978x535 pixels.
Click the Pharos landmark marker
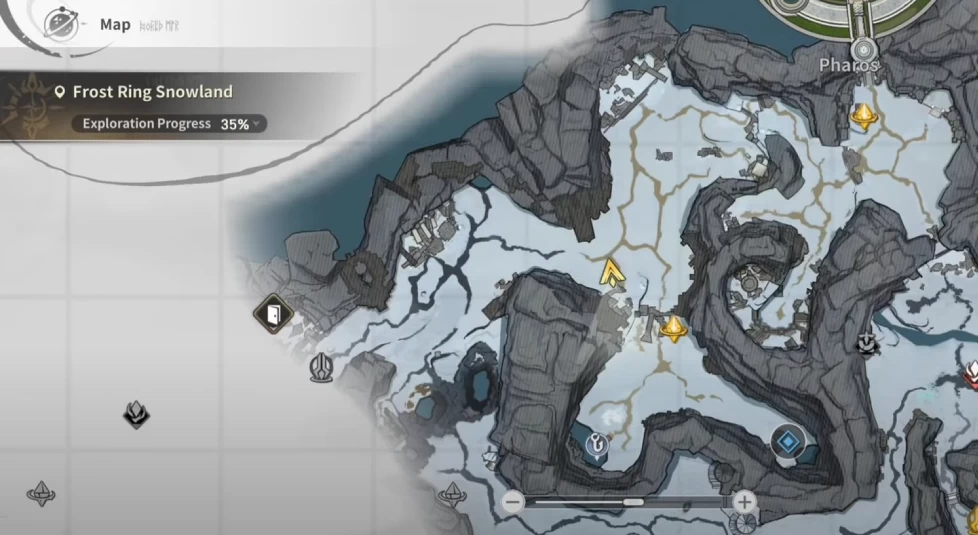tap(862, 49)
